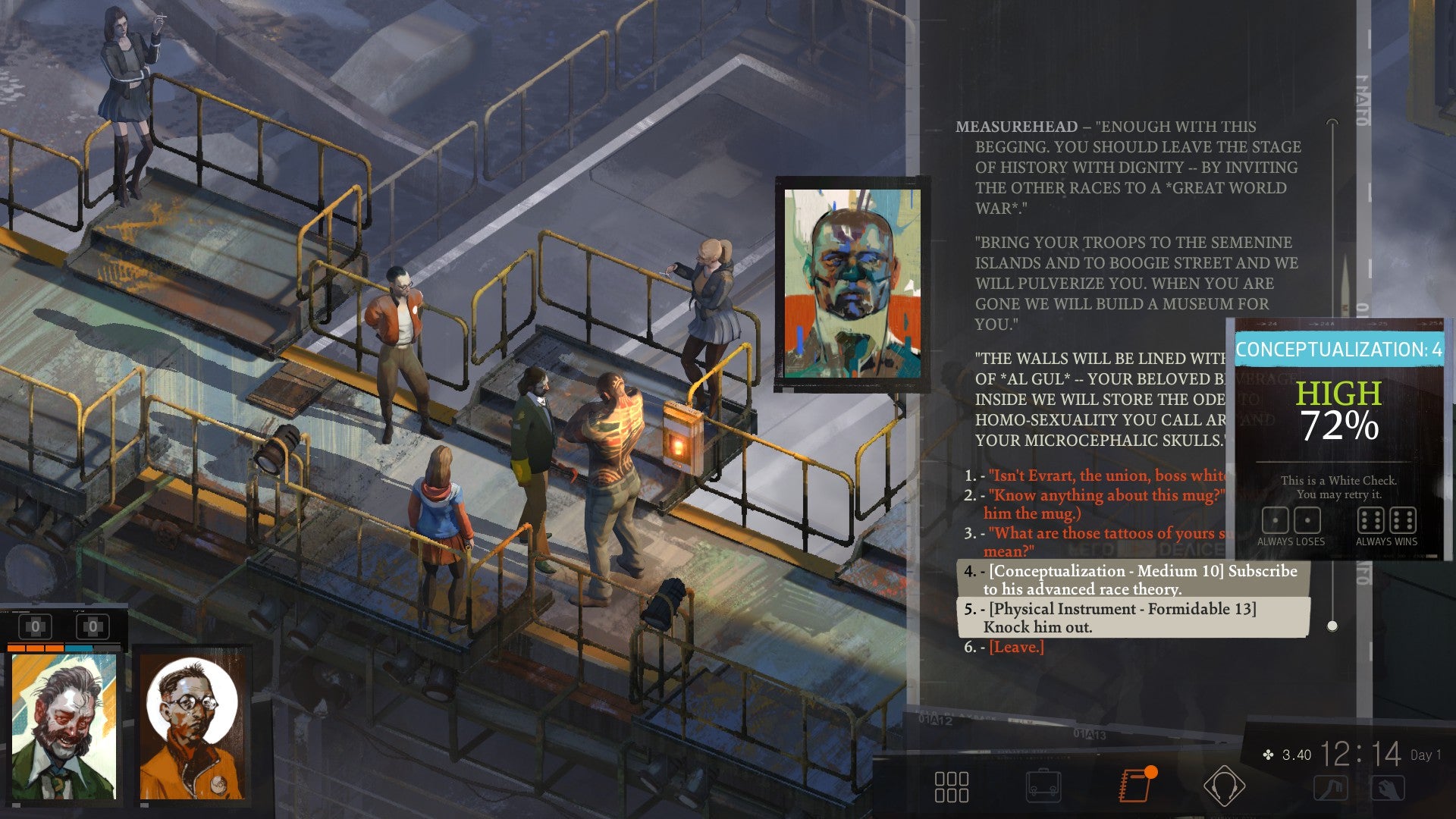Click the right +0 morale heal button
This screenshot has width=1456, height=819.
93,626
